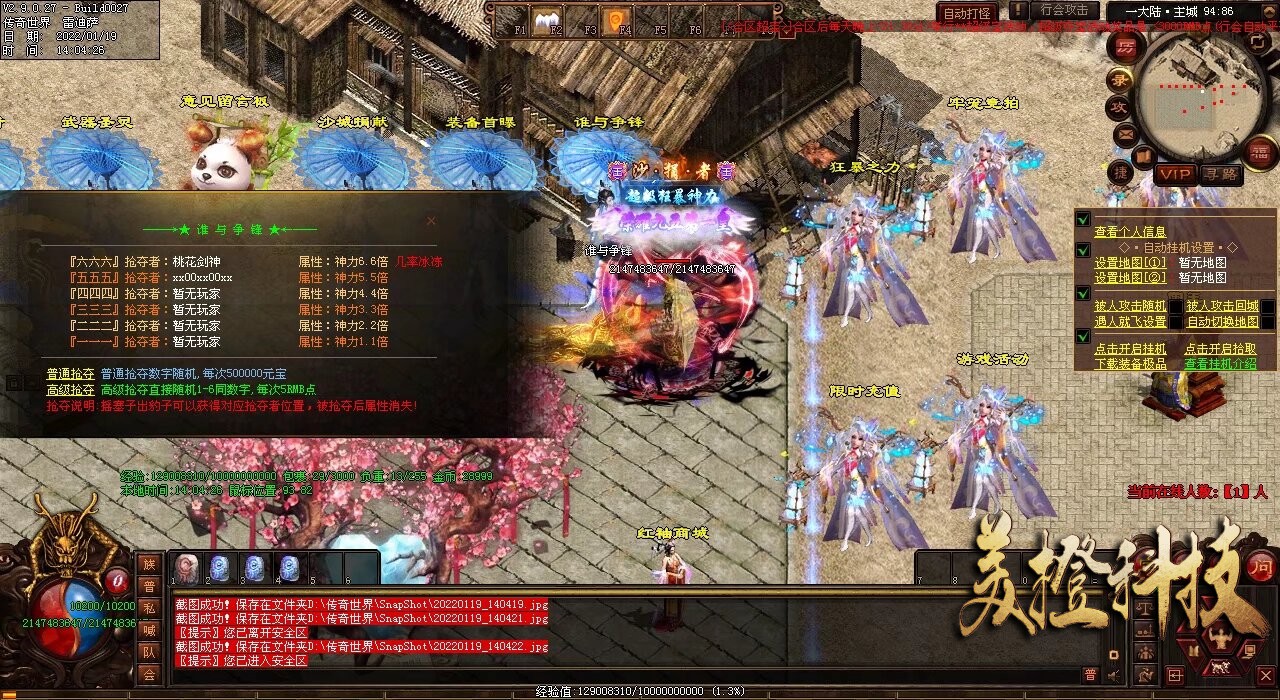Enable auto pickup via 点击开启拾取
Viewport: 1280px width, 700px height.
coord(1220,349)
